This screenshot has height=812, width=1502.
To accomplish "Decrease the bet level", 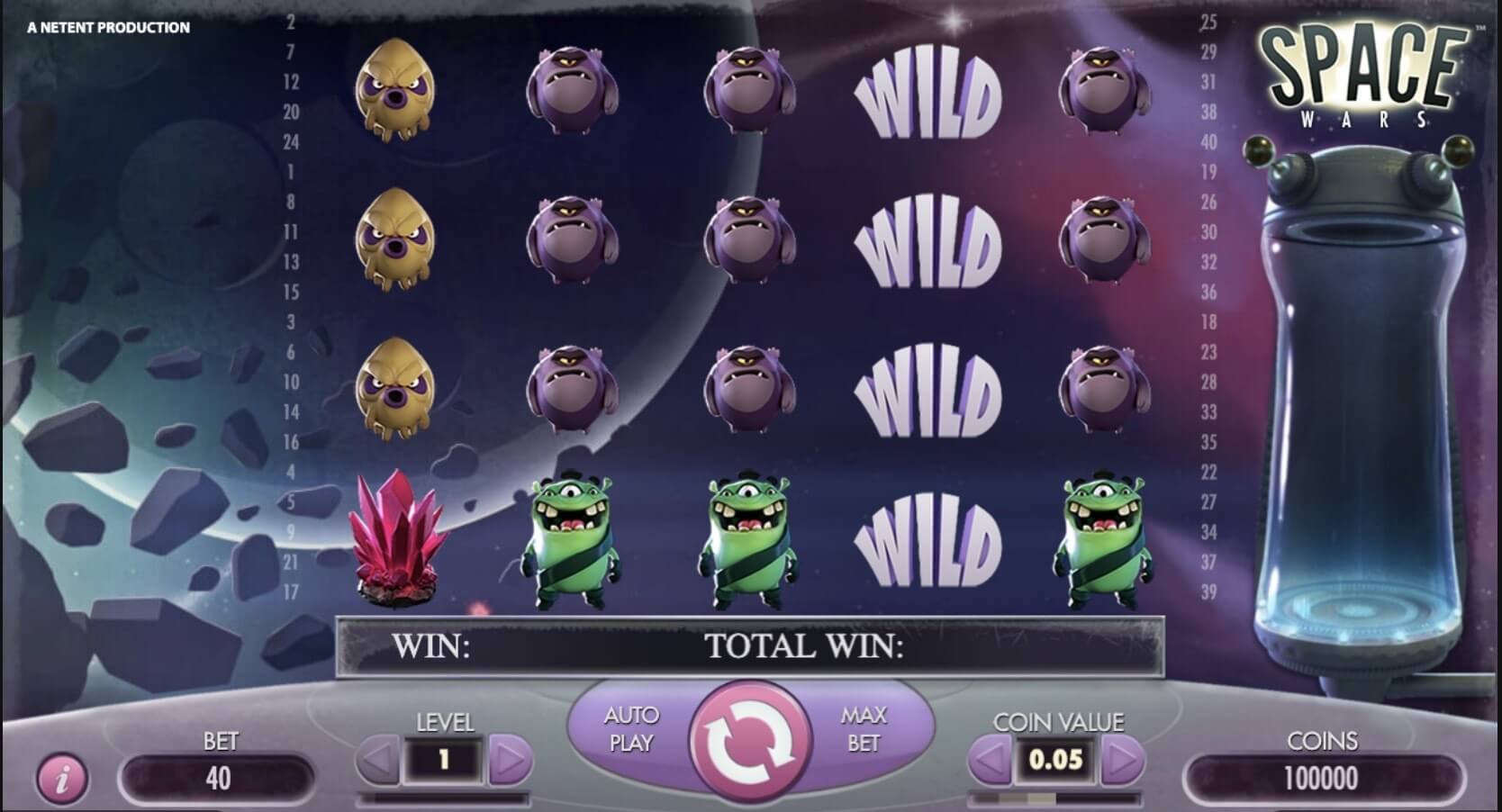I will click(x=377, y=762).
